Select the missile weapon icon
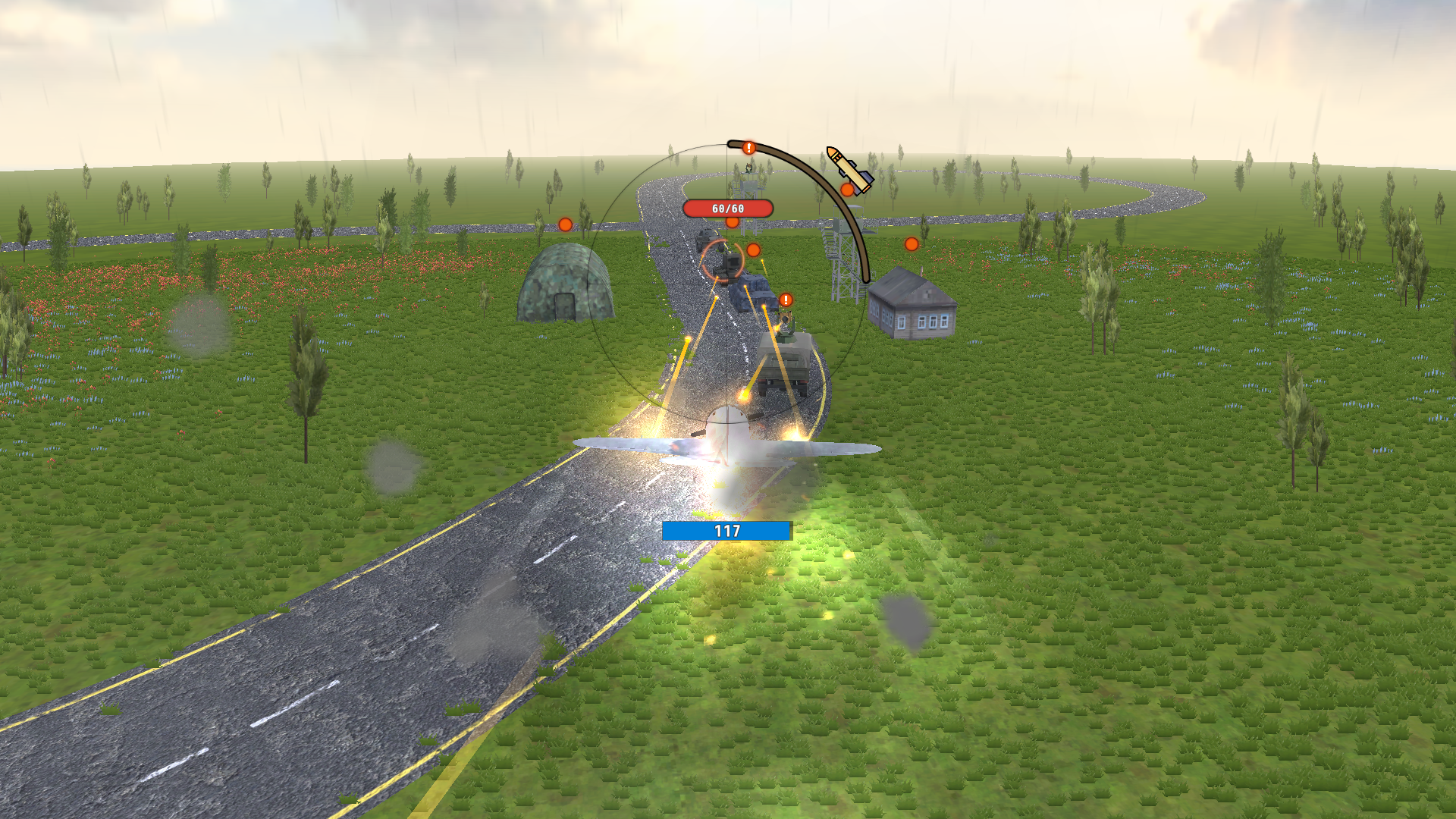1456x819 pixels. [x=848, y=171]
